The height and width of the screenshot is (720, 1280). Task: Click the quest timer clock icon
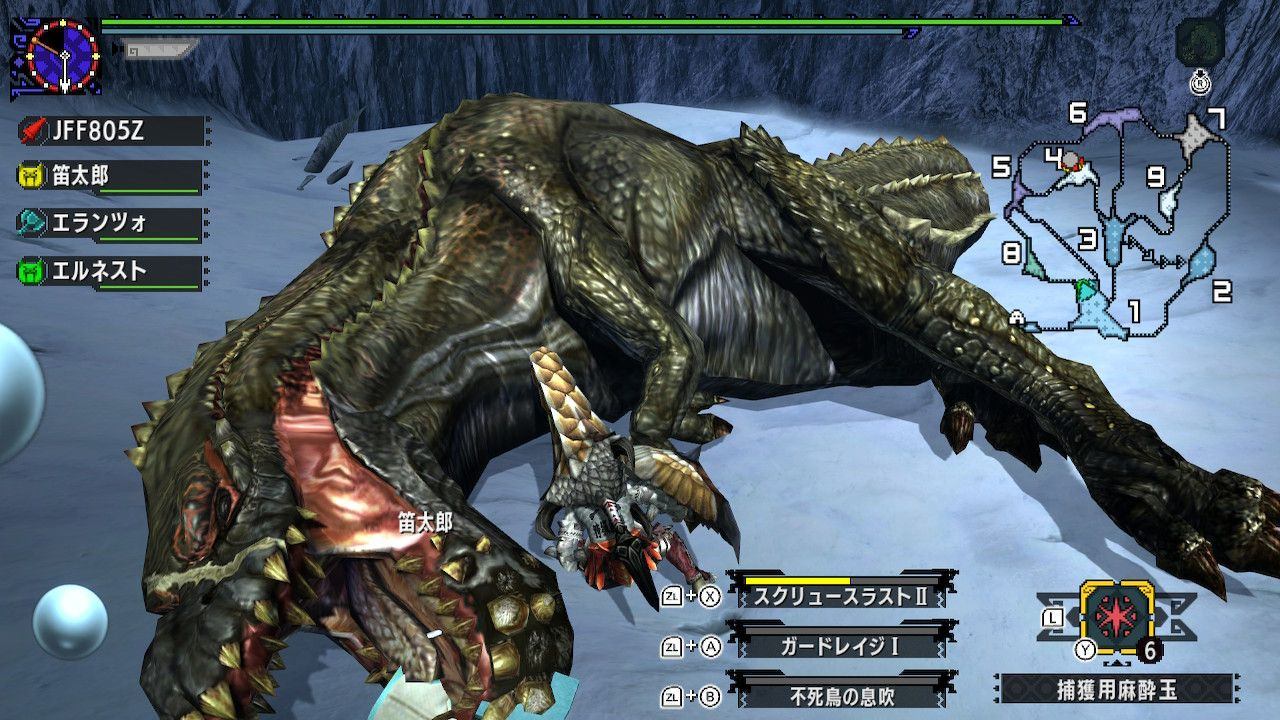63,57
